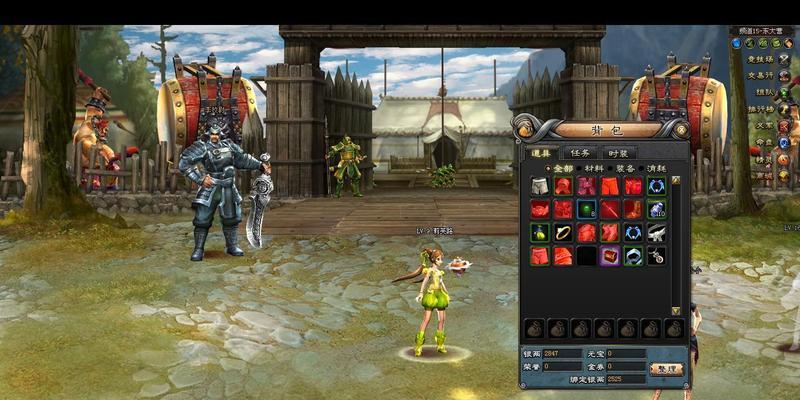Image resolution: width=800 pixels, height=400 pixels.
Task: Click the 整理 sort button
Action: [663, 367]
